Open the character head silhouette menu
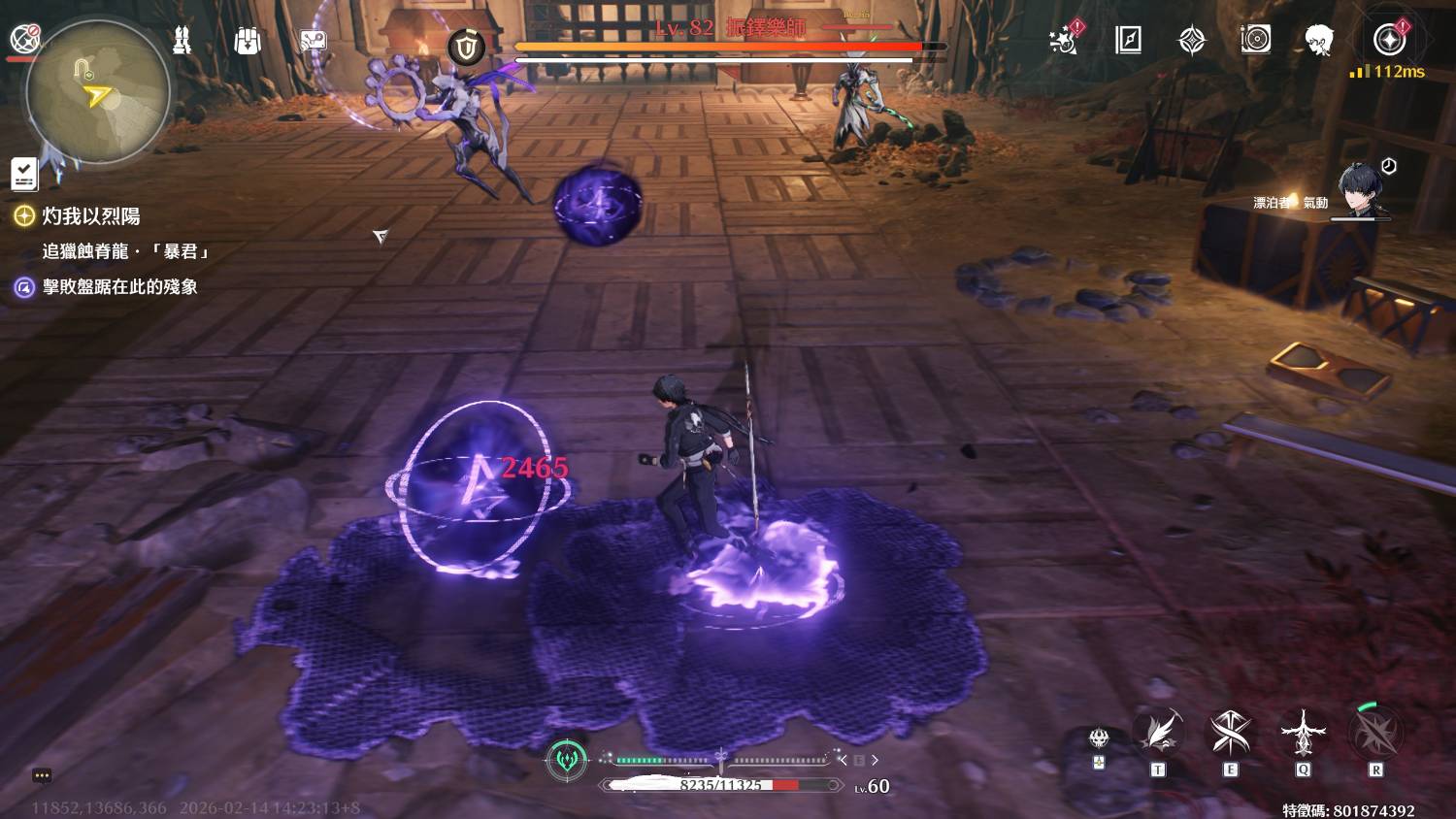This screenshot has width=1456, height=819. (1318, 41)
